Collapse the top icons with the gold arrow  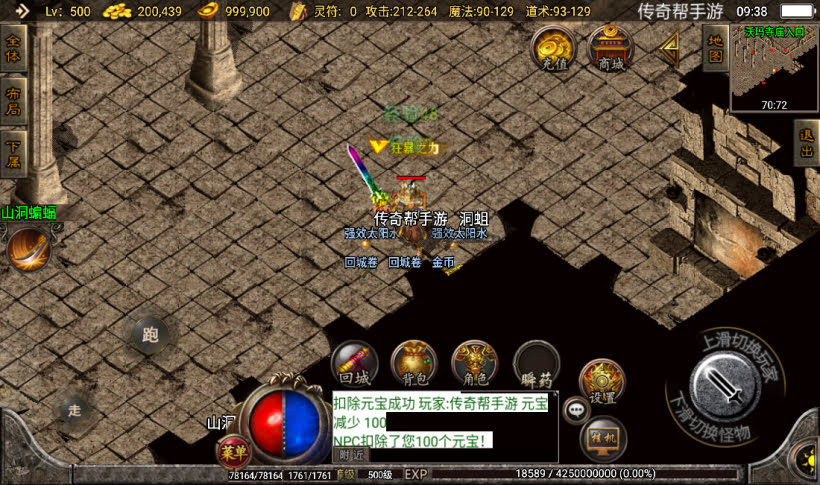[x=668, y=46]
